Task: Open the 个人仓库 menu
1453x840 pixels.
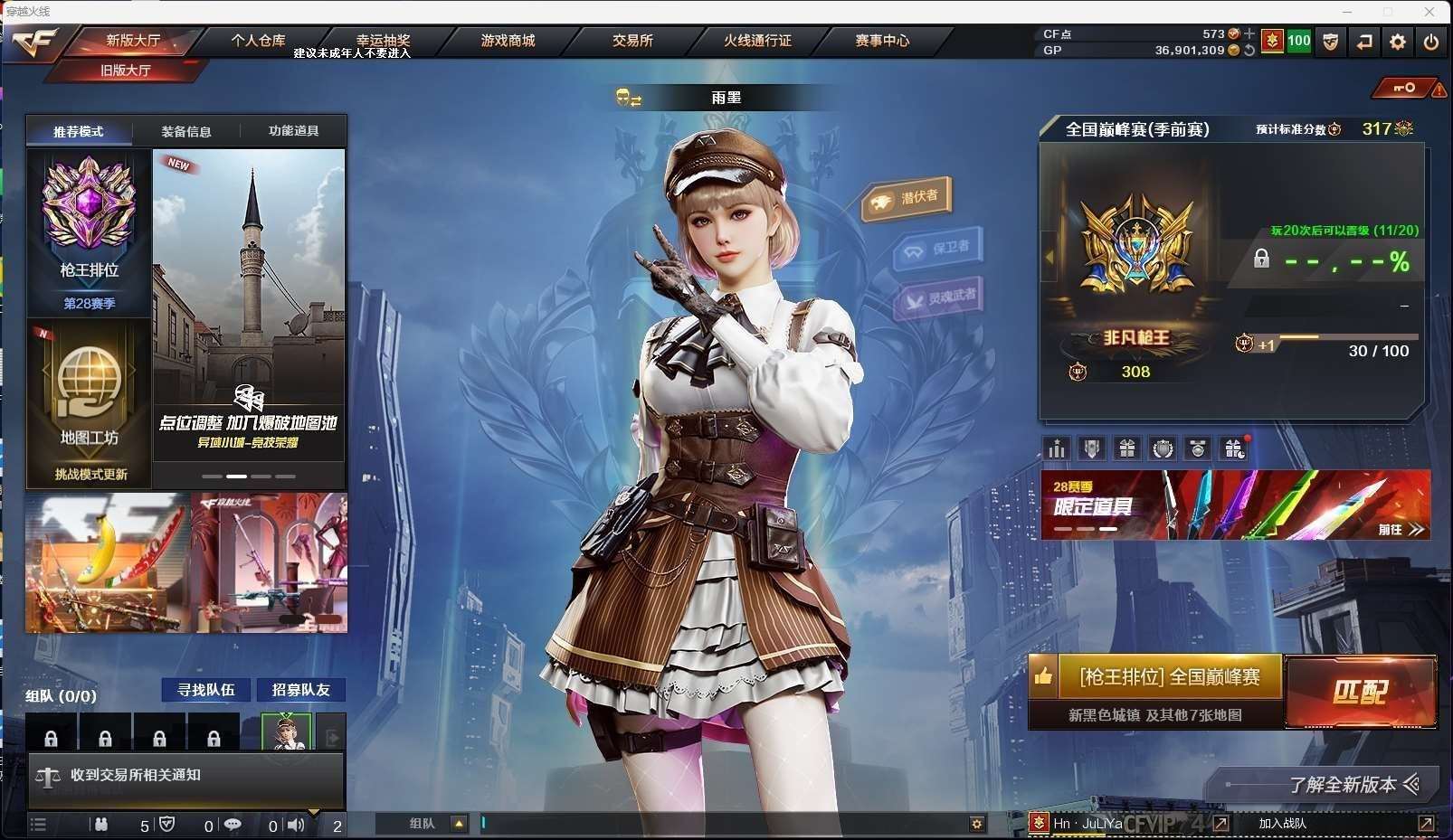Action: coord(258,41)
